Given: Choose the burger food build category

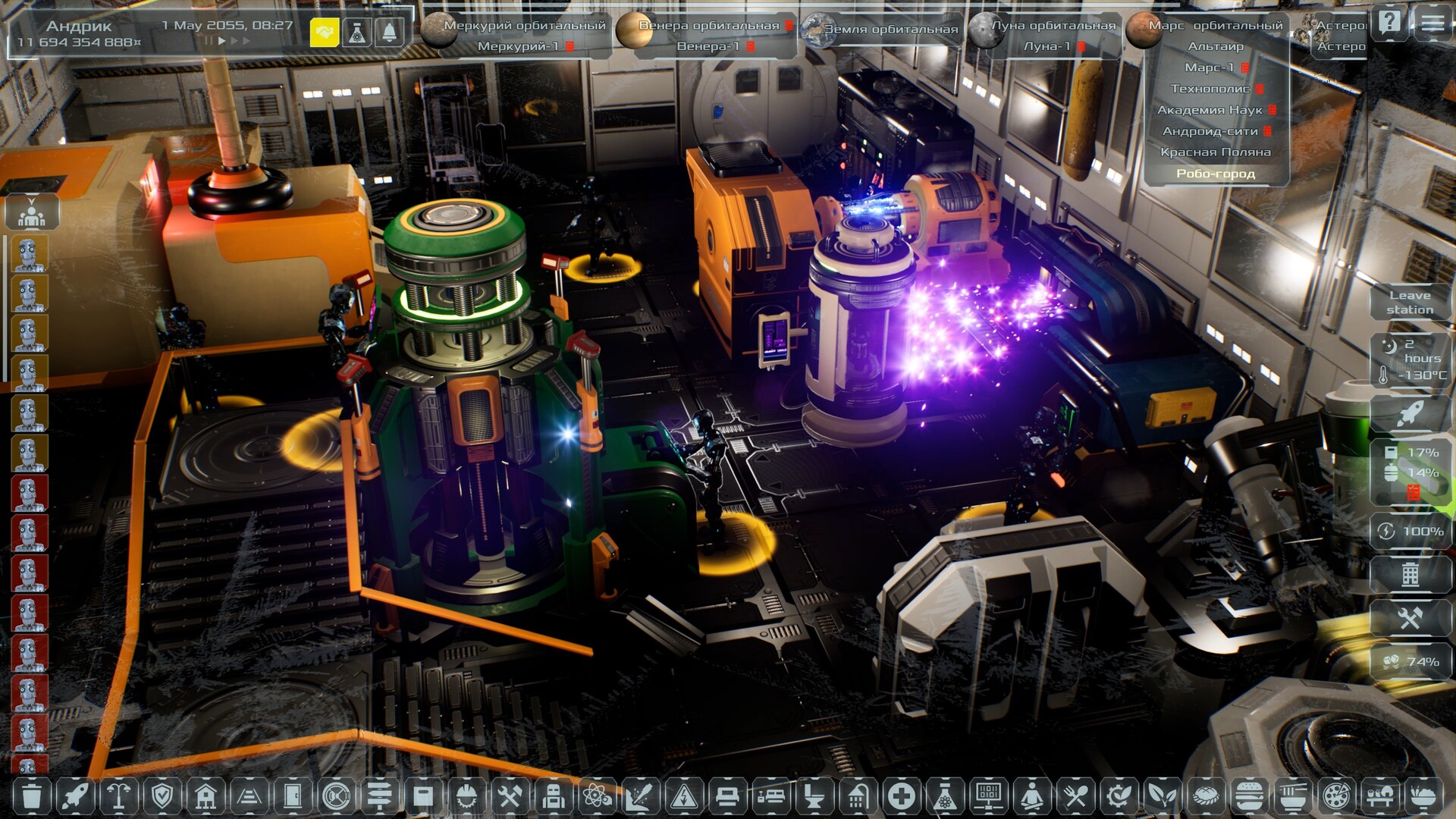Looking at the screenshot, I should 1249,796.
